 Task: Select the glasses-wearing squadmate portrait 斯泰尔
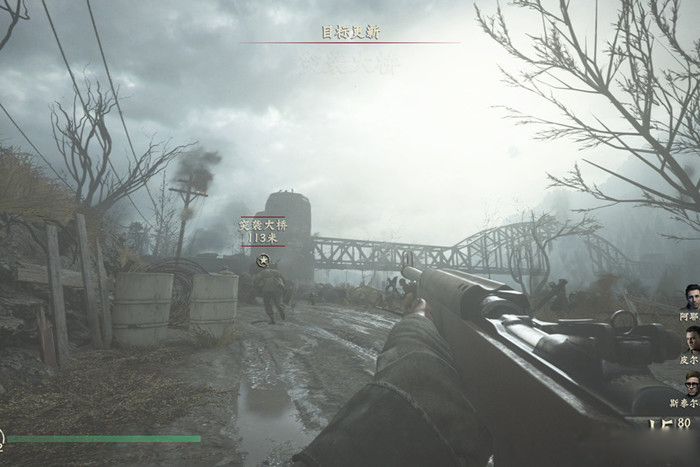pos(692,384)
